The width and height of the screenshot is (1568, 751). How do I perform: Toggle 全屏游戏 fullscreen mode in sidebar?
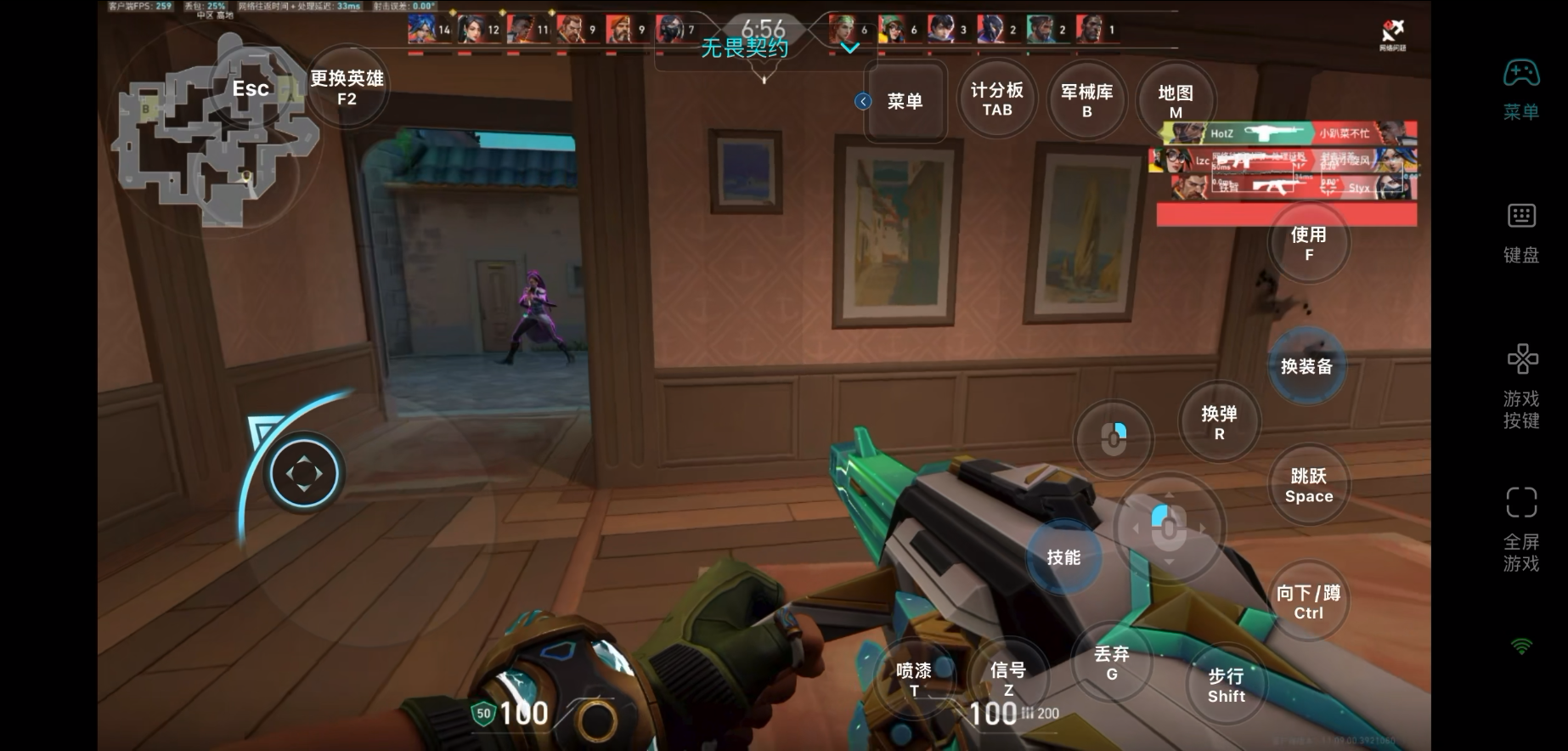click(1521, 528)
